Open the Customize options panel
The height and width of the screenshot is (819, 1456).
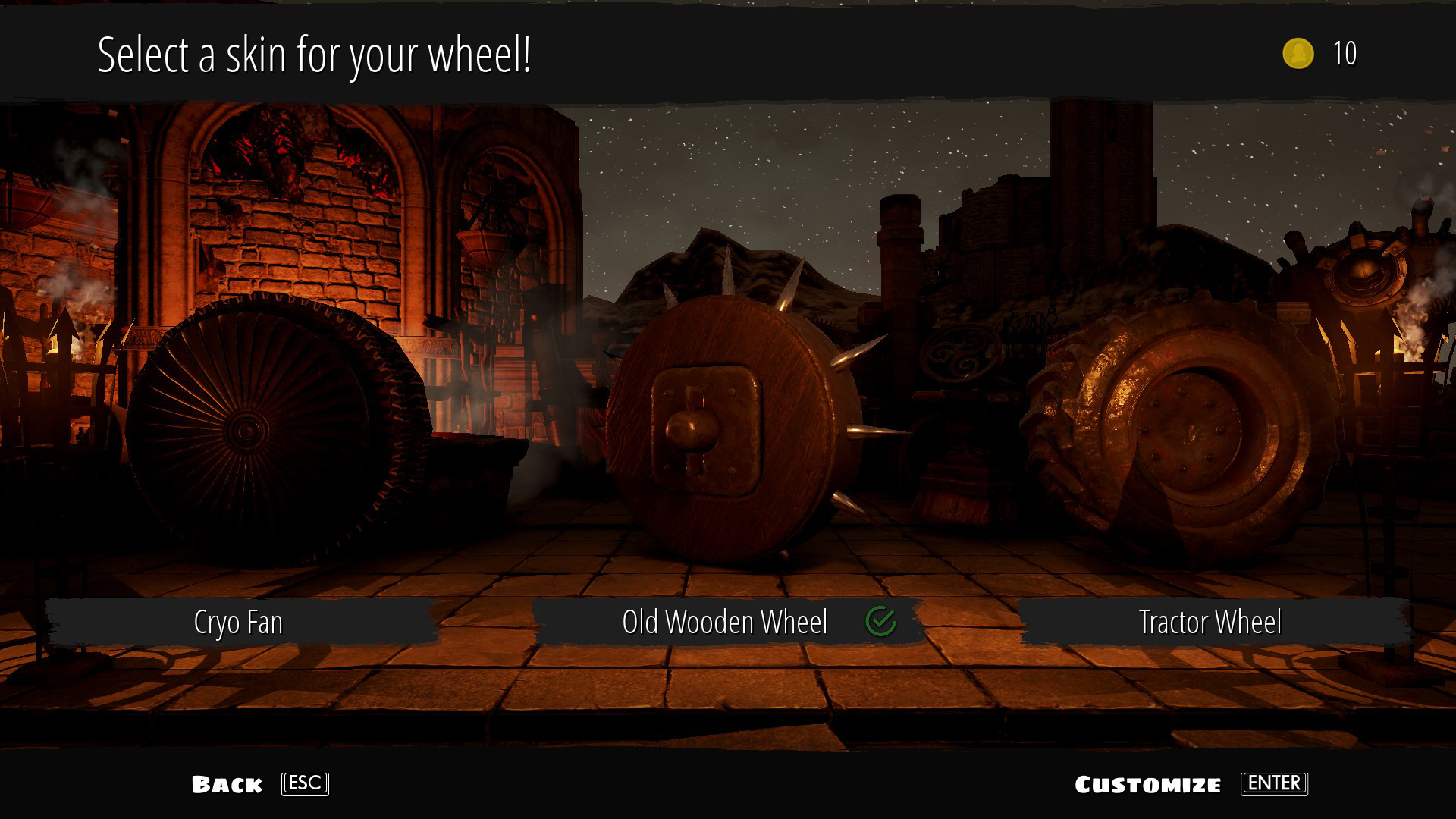[x=1149, y=784]
